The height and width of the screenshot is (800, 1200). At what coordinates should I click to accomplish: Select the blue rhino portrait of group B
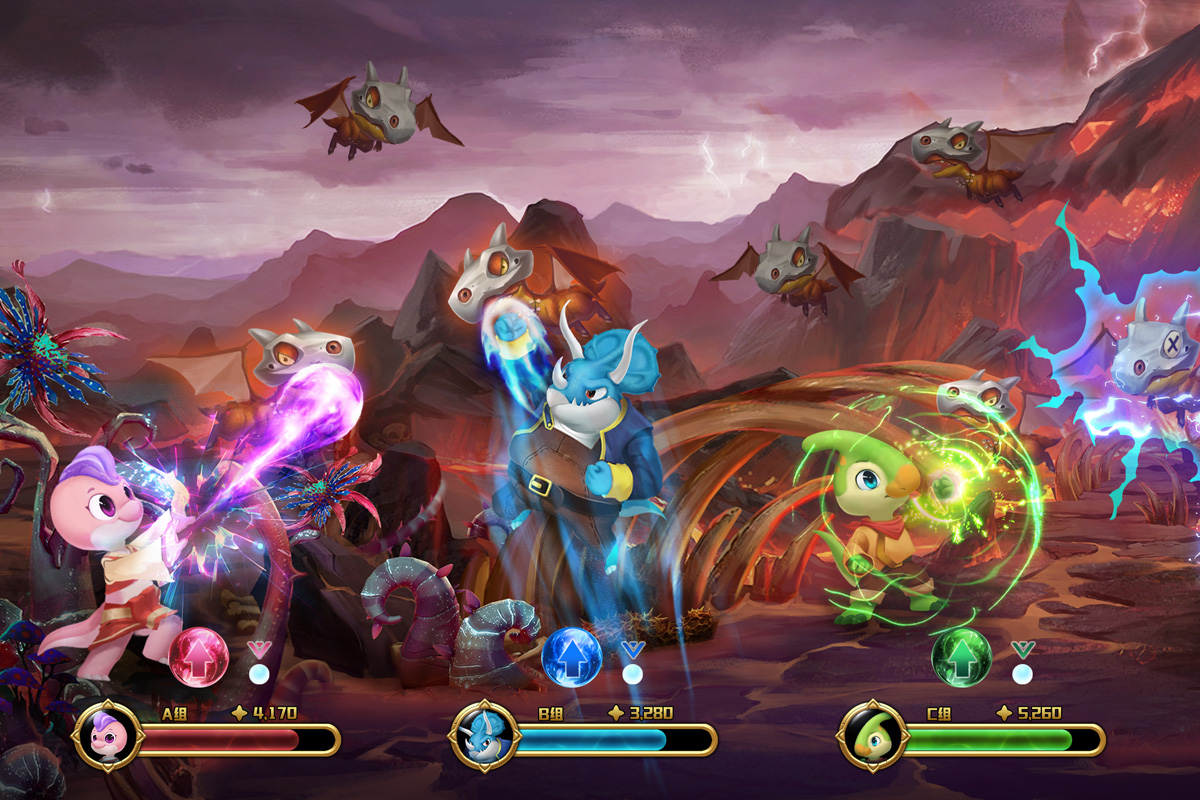coord(479,737)
